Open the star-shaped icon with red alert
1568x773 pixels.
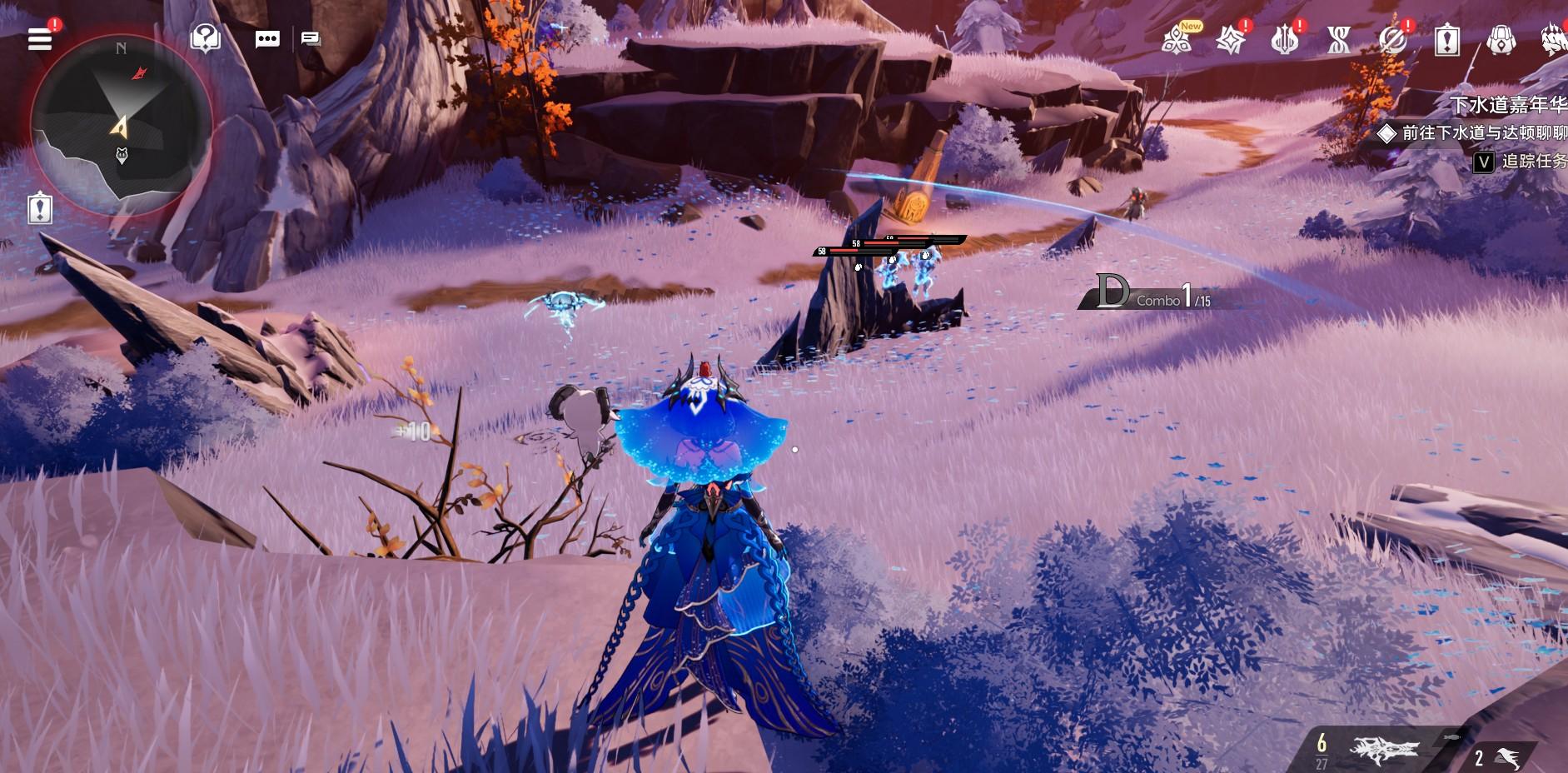pos(1230,39)
